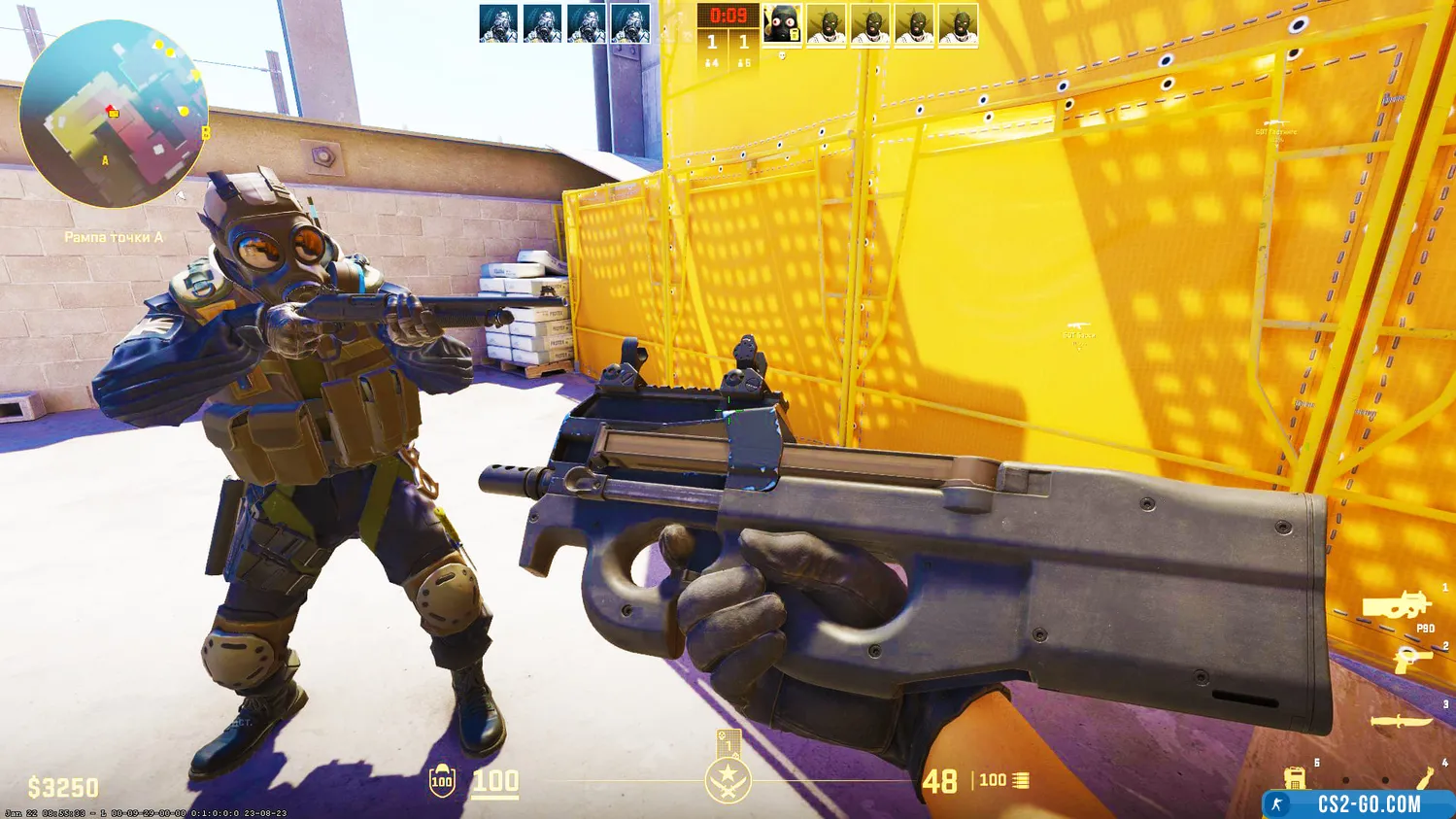Click the custom-avatar player portrait with red eyes

[782, 24]
